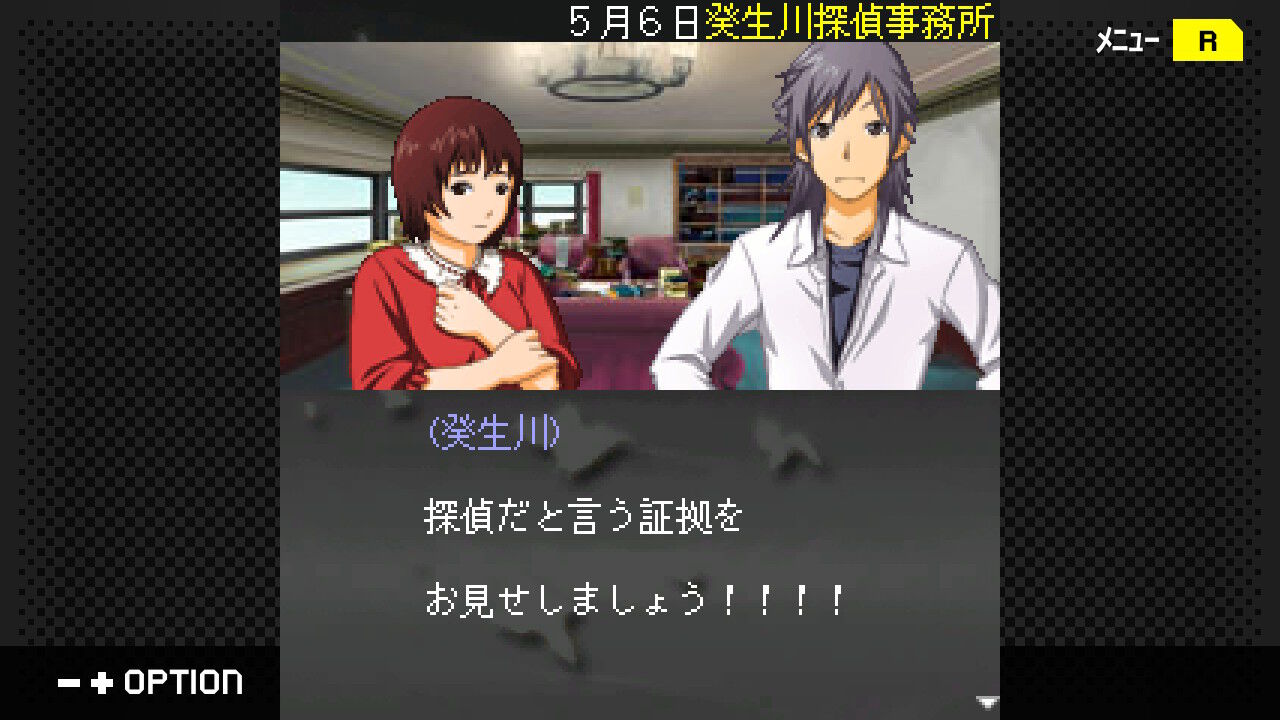
Task: Toggle options with the plus key icon
Action: tap(101, 682)
